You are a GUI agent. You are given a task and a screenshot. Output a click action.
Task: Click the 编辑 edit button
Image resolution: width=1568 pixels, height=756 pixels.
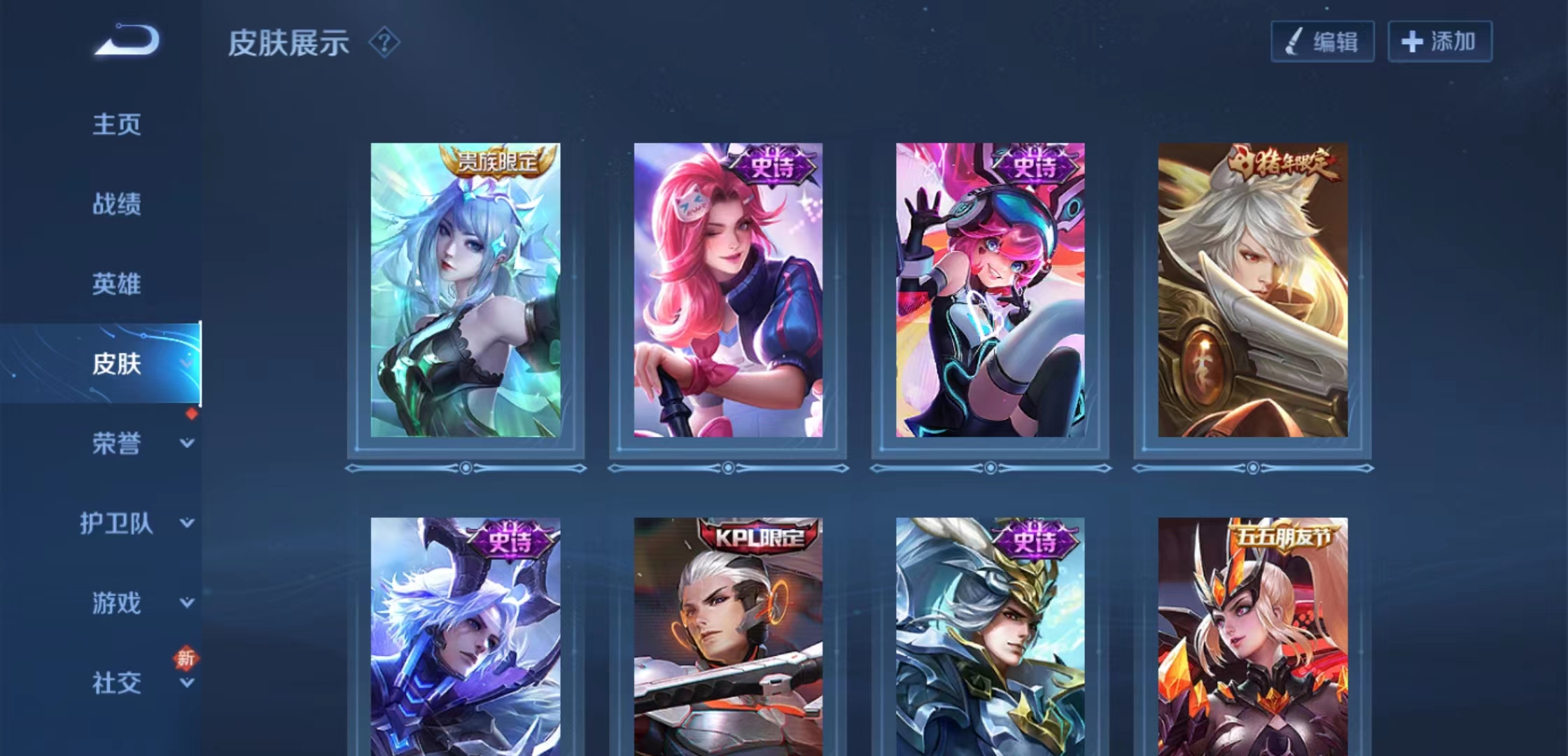coord(1322,42)
